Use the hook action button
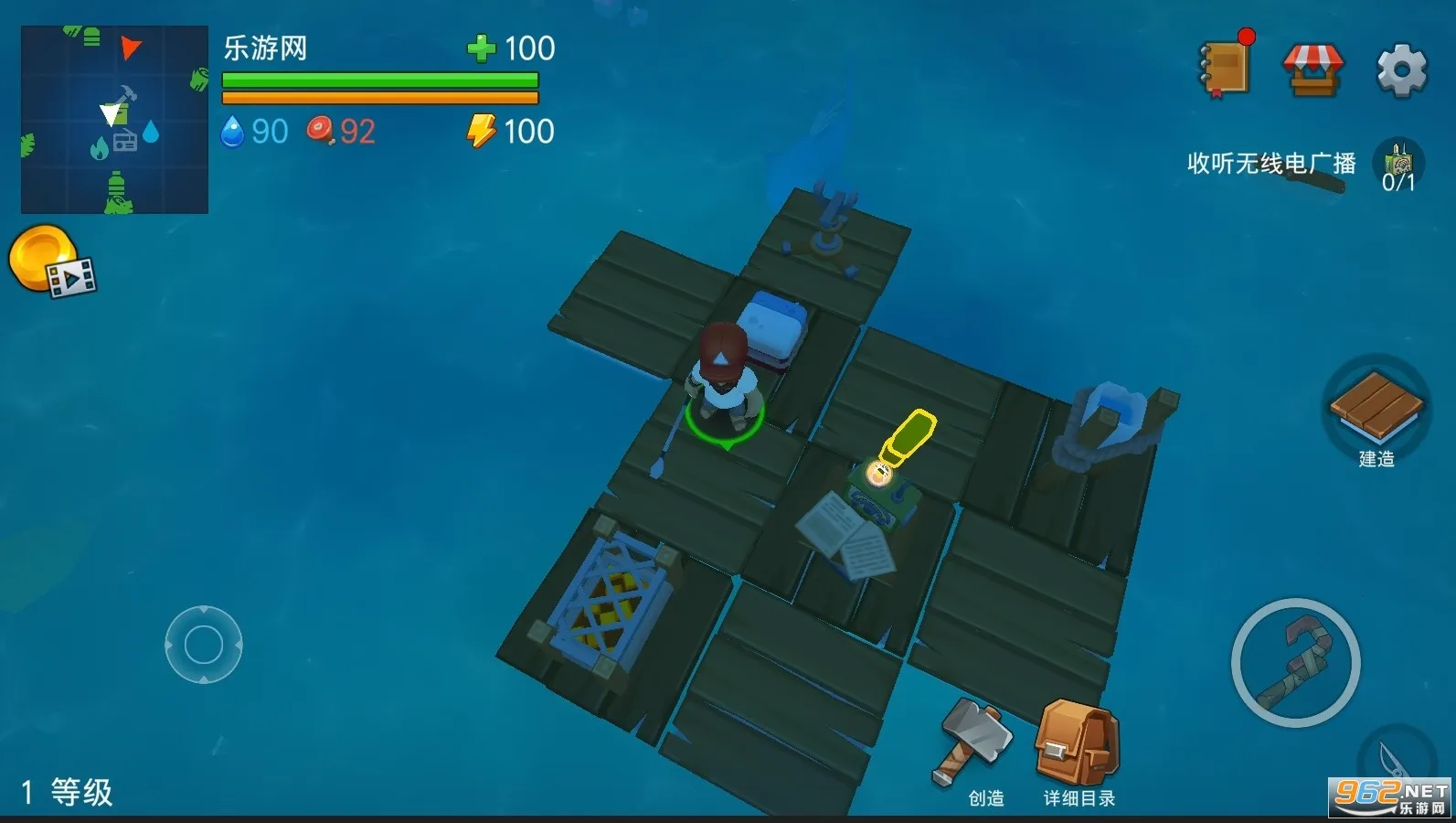The image size is (1456, 823). coord(1295,664)
